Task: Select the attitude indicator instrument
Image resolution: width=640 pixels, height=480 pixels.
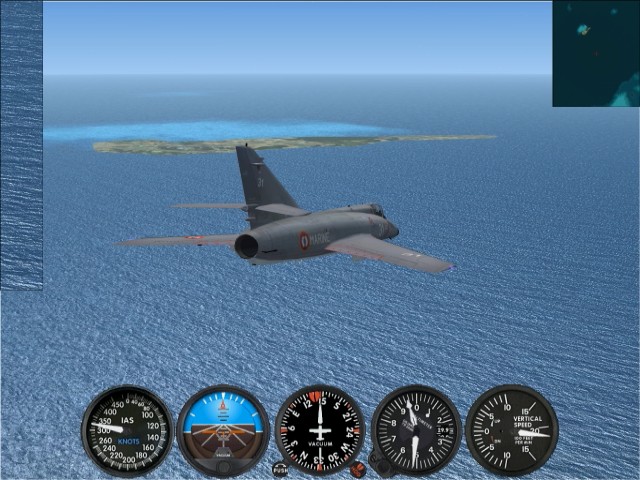Action: coord(223,430)
